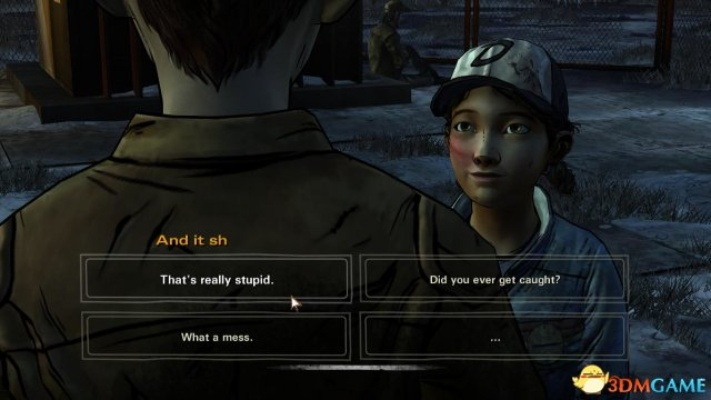This screenshot has height=400, width=711.
Task: Select "Did you ever get caught?" response
Action: [493, 280]
